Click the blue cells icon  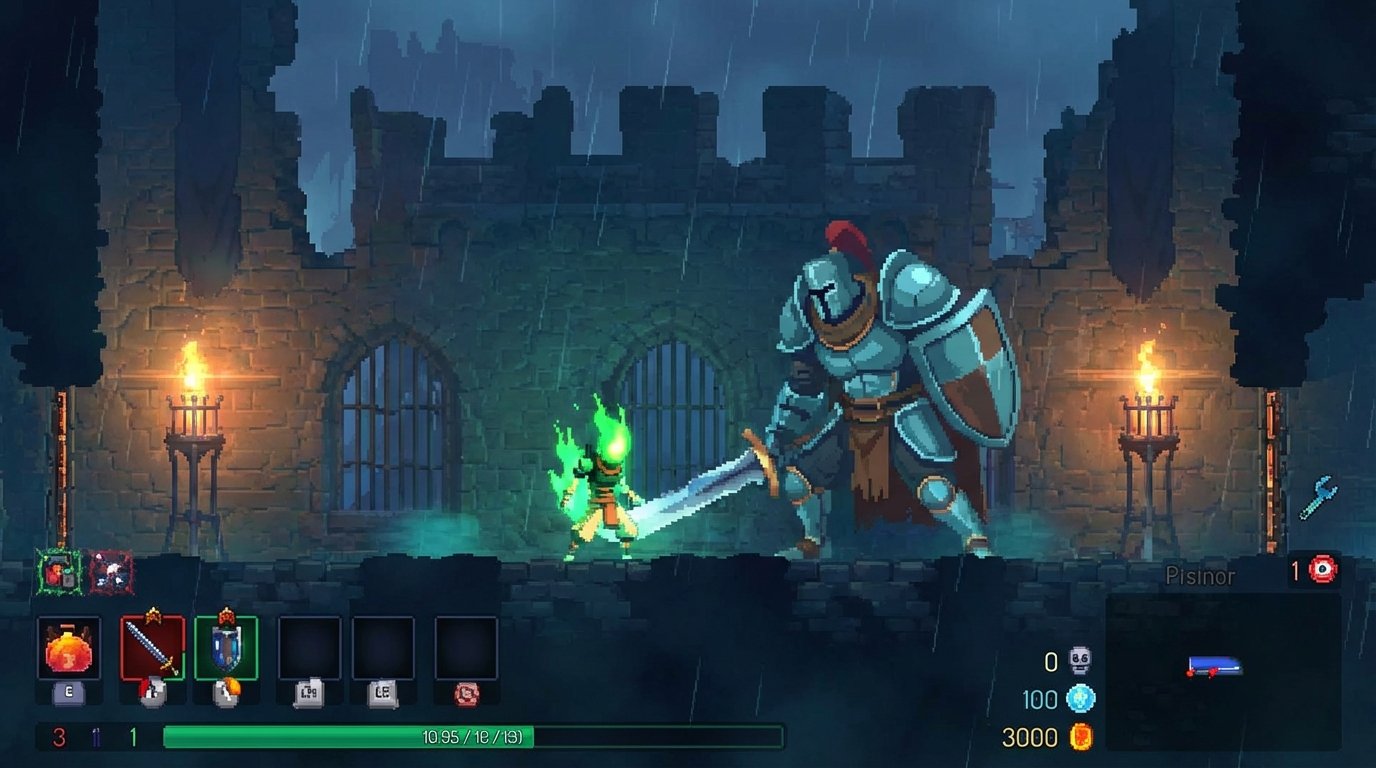[x=1080, y=699]
